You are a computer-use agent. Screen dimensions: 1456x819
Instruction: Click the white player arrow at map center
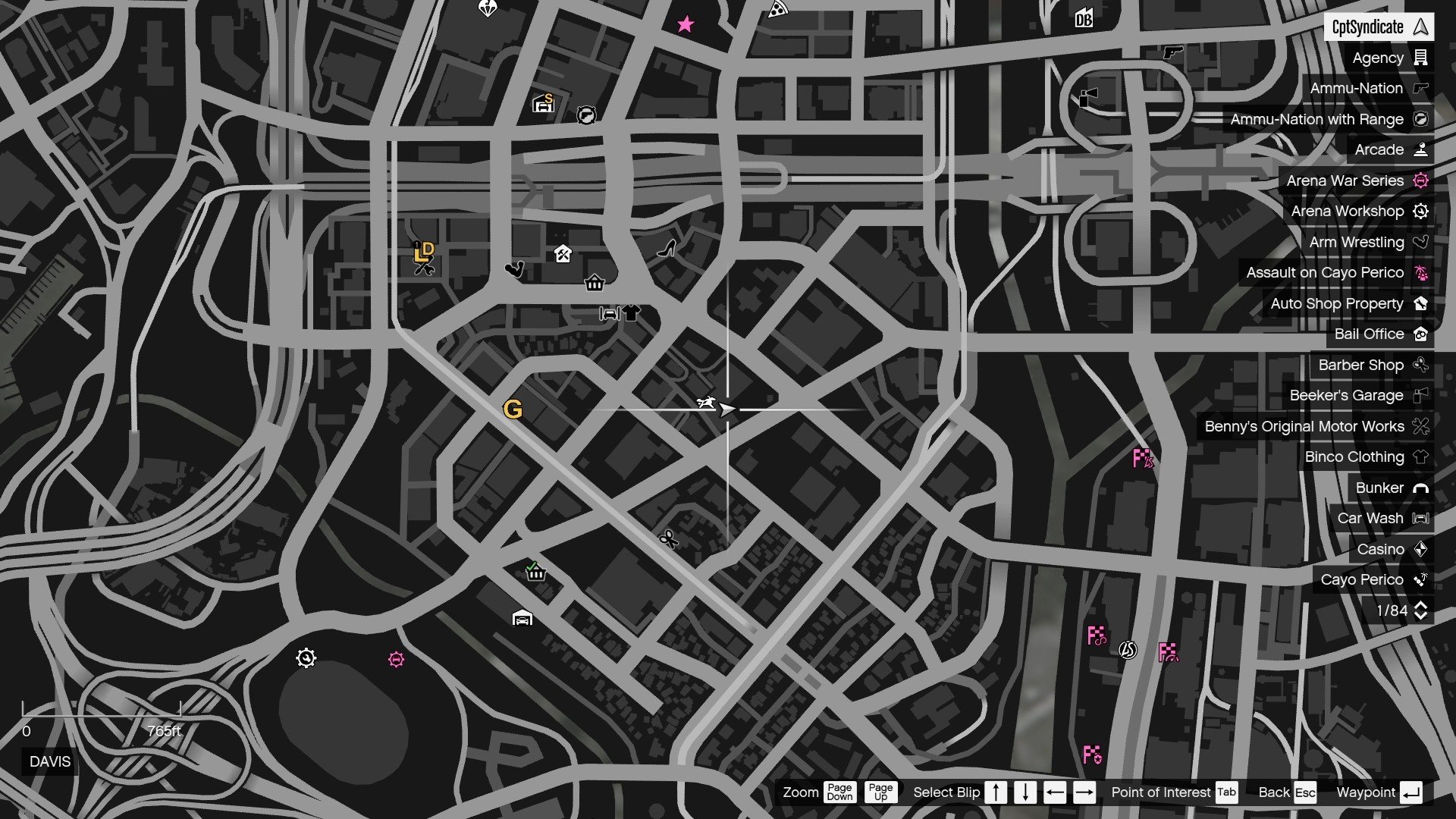(x=726, y=408)
